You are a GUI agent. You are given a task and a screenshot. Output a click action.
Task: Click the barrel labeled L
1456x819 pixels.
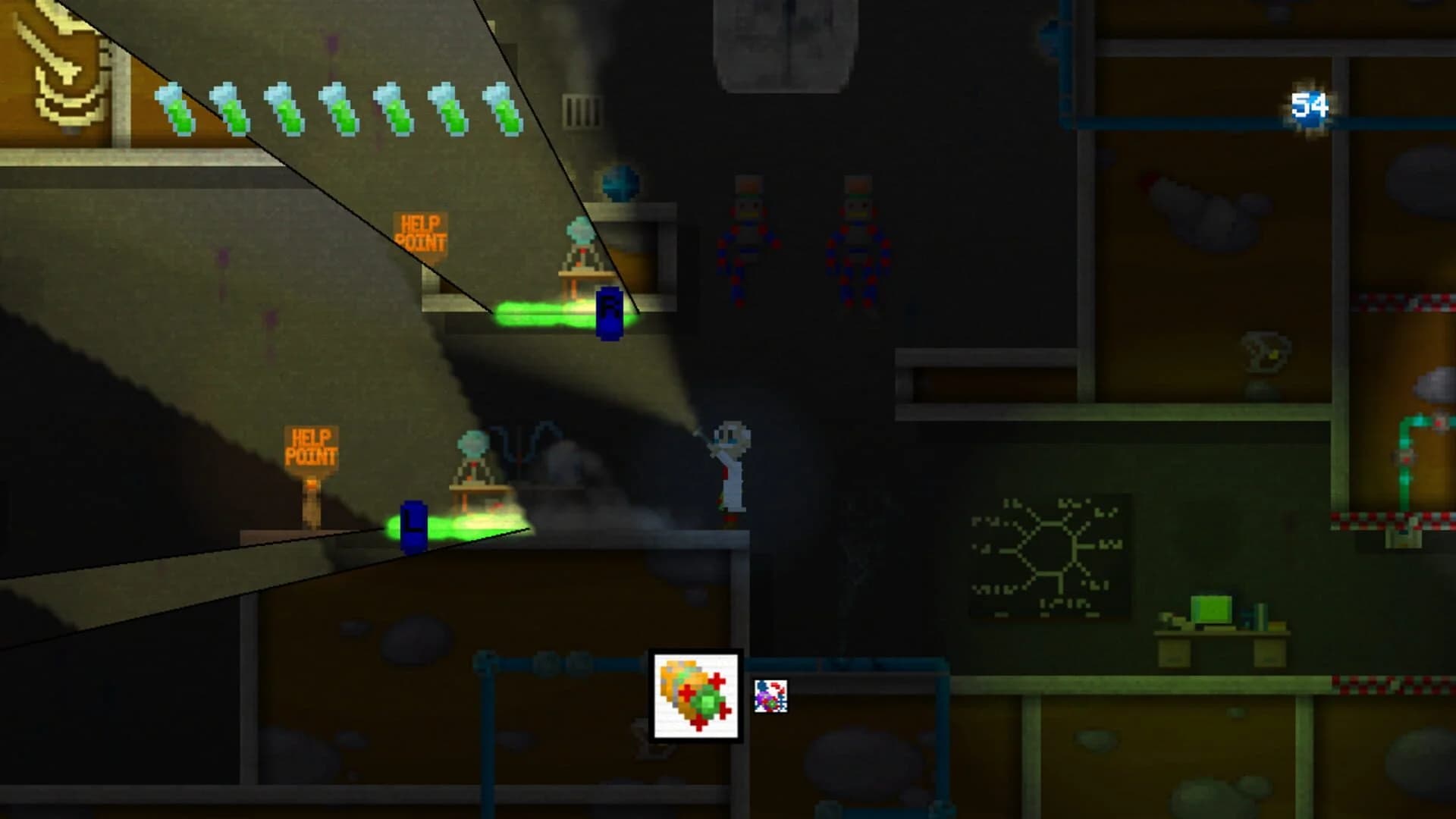tap(412, 525)
